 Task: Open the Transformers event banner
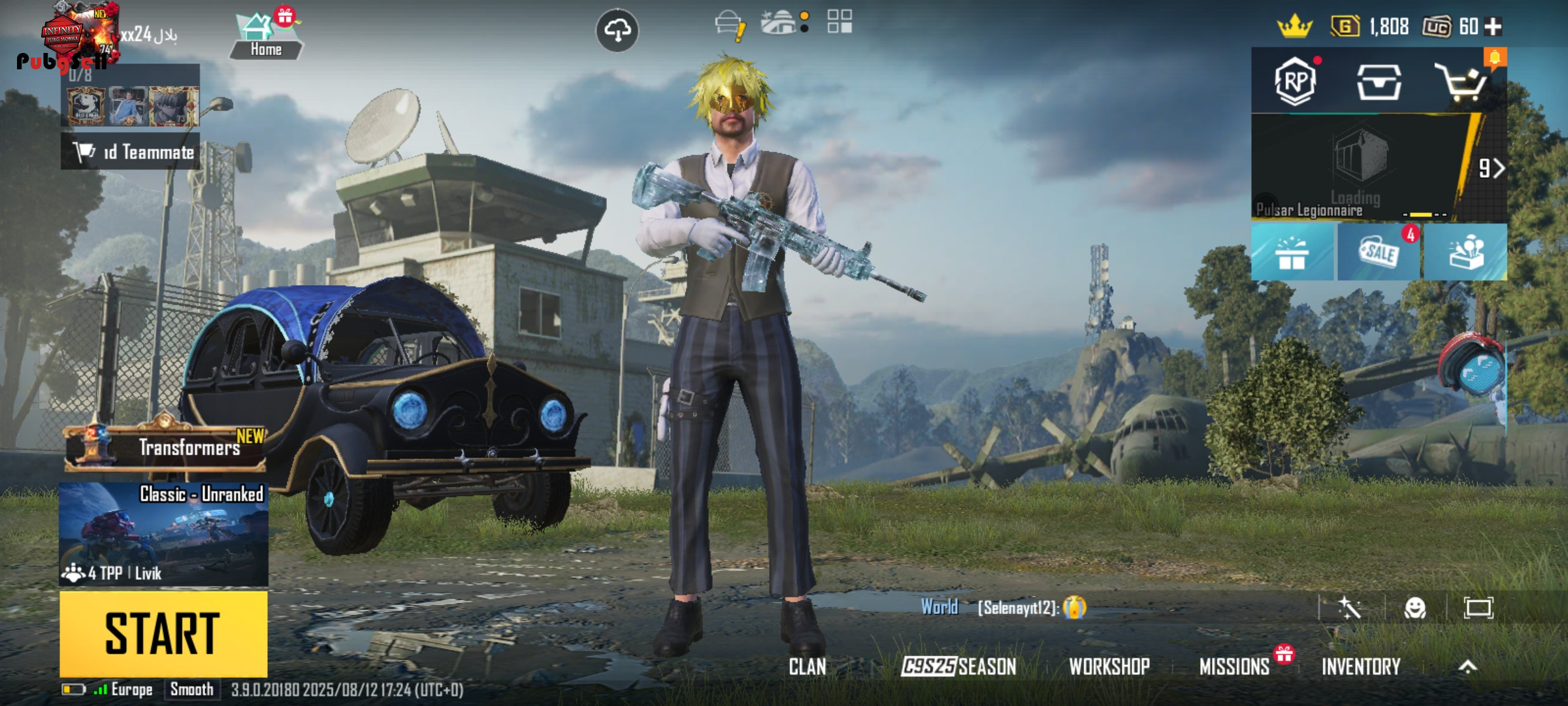point(166,447)
